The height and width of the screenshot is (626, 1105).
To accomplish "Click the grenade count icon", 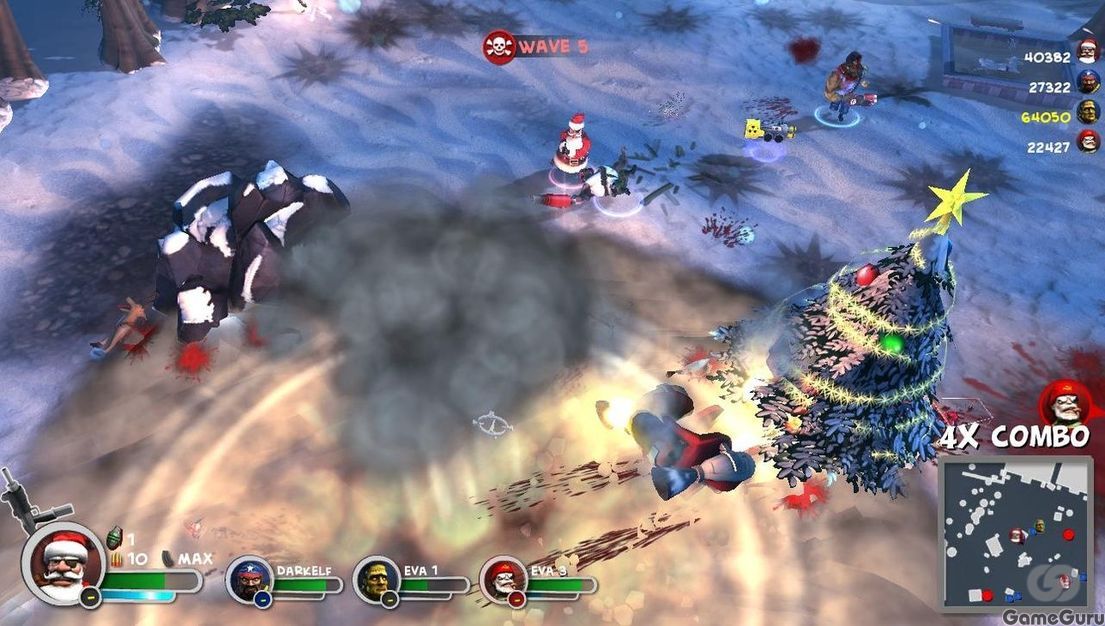I will pyautogui.click(x=113, y=537).
